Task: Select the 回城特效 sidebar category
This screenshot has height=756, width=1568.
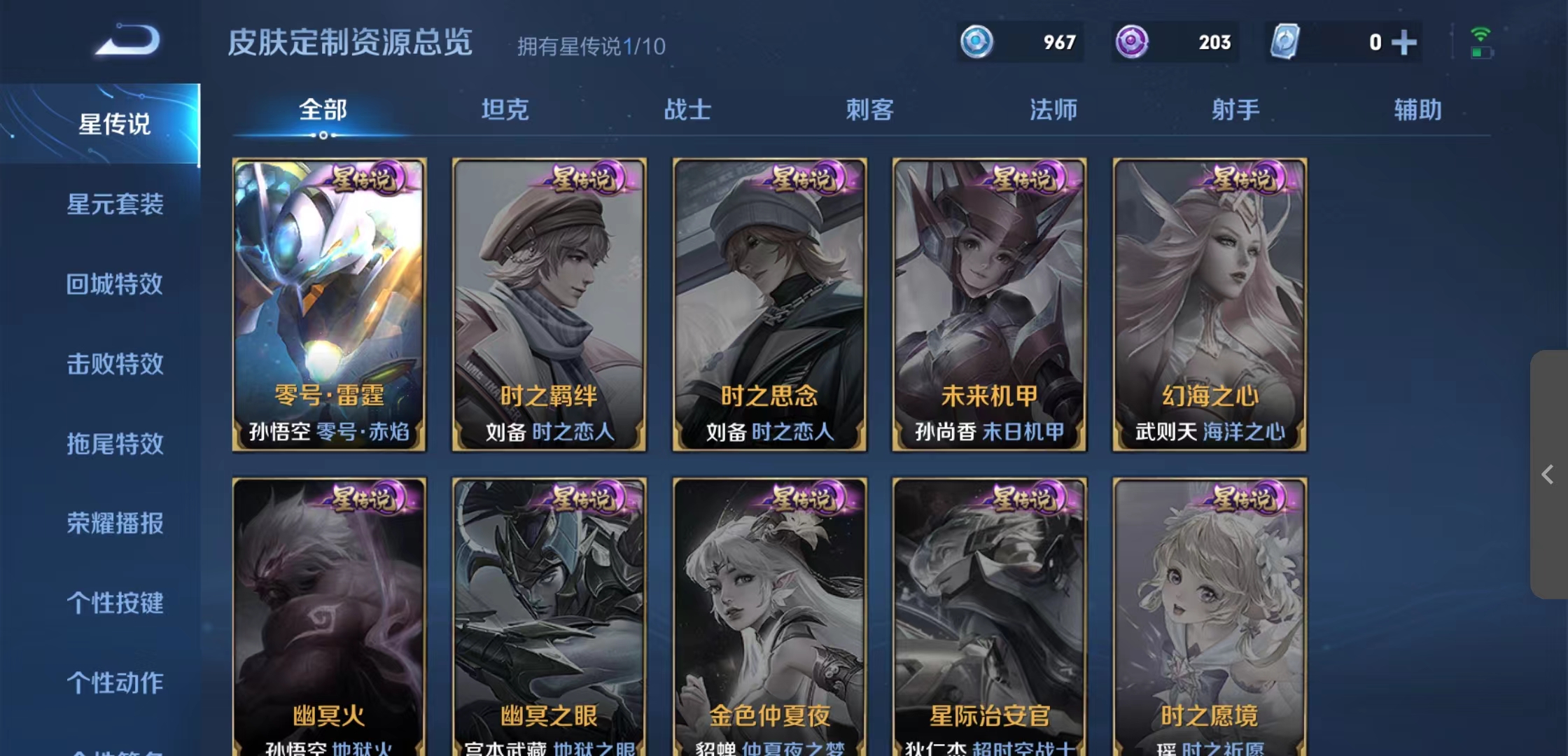Action: [x=114, y=285]
